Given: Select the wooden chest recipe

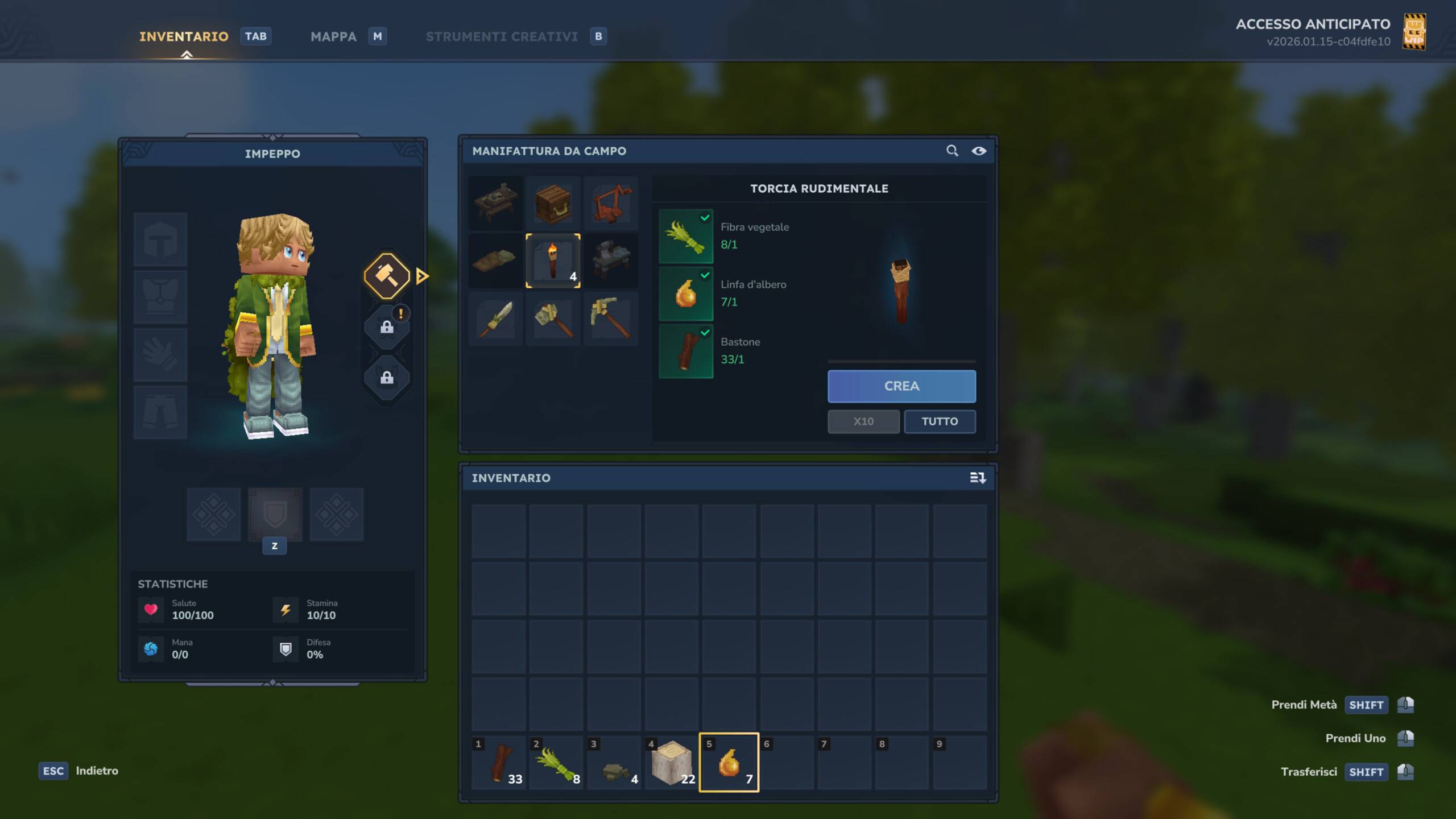Looking at the screenshot, I should click(553, 203).
